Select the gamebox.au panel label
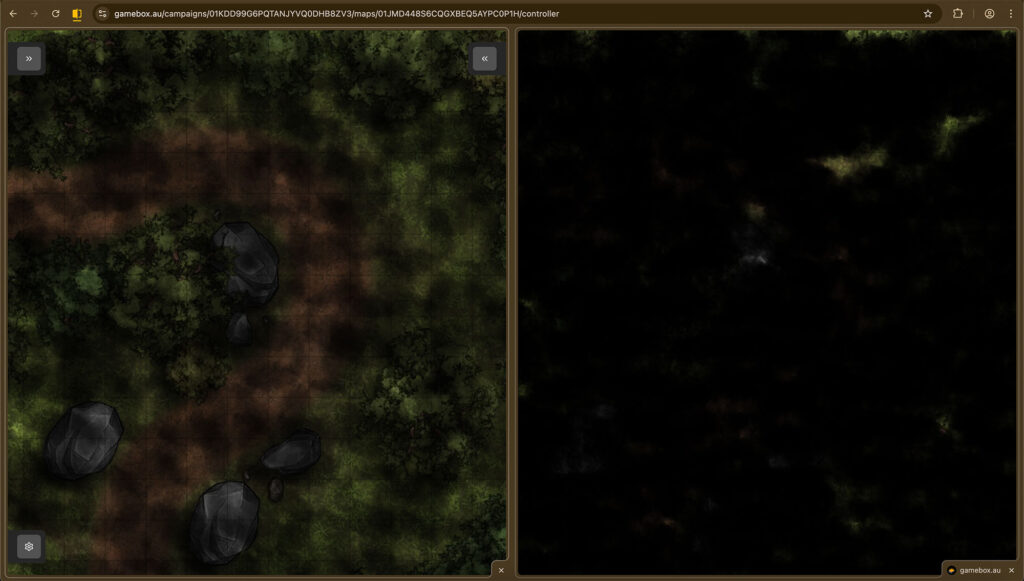Viewport: 1024px width, 581px height. [973, 570]
